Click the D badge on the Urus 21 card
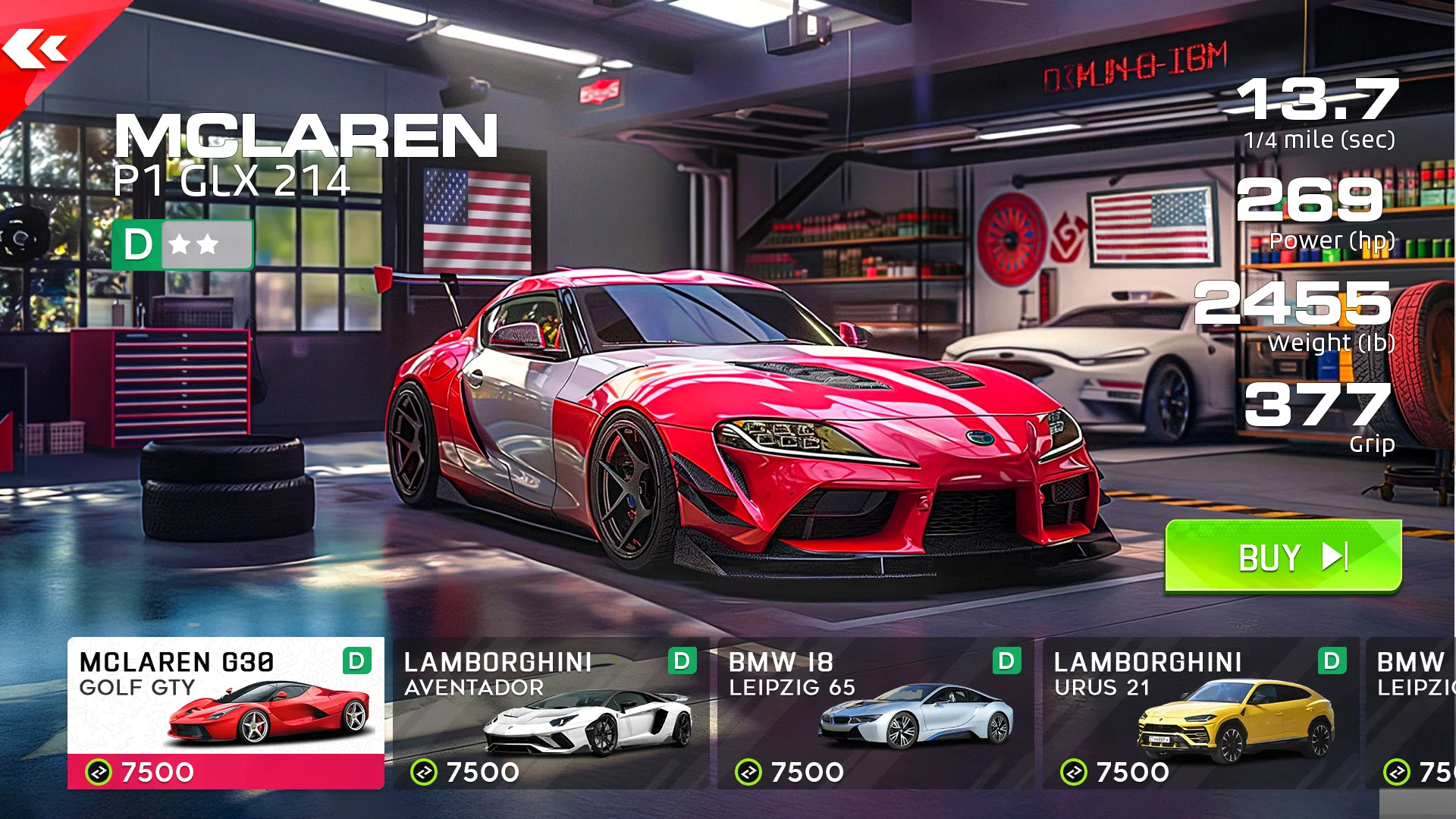Viewport: 1456px width, 819px height. point(1332,662)
